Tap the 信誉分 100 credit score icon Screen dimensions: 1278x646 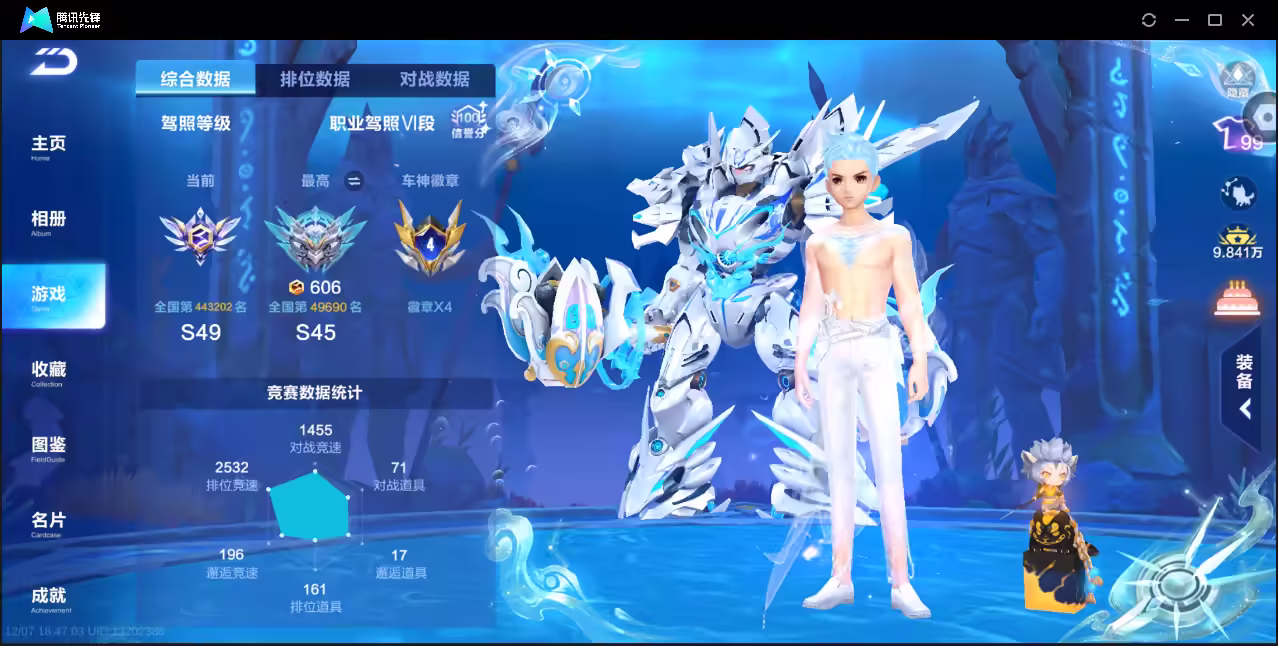coord(468,120)
